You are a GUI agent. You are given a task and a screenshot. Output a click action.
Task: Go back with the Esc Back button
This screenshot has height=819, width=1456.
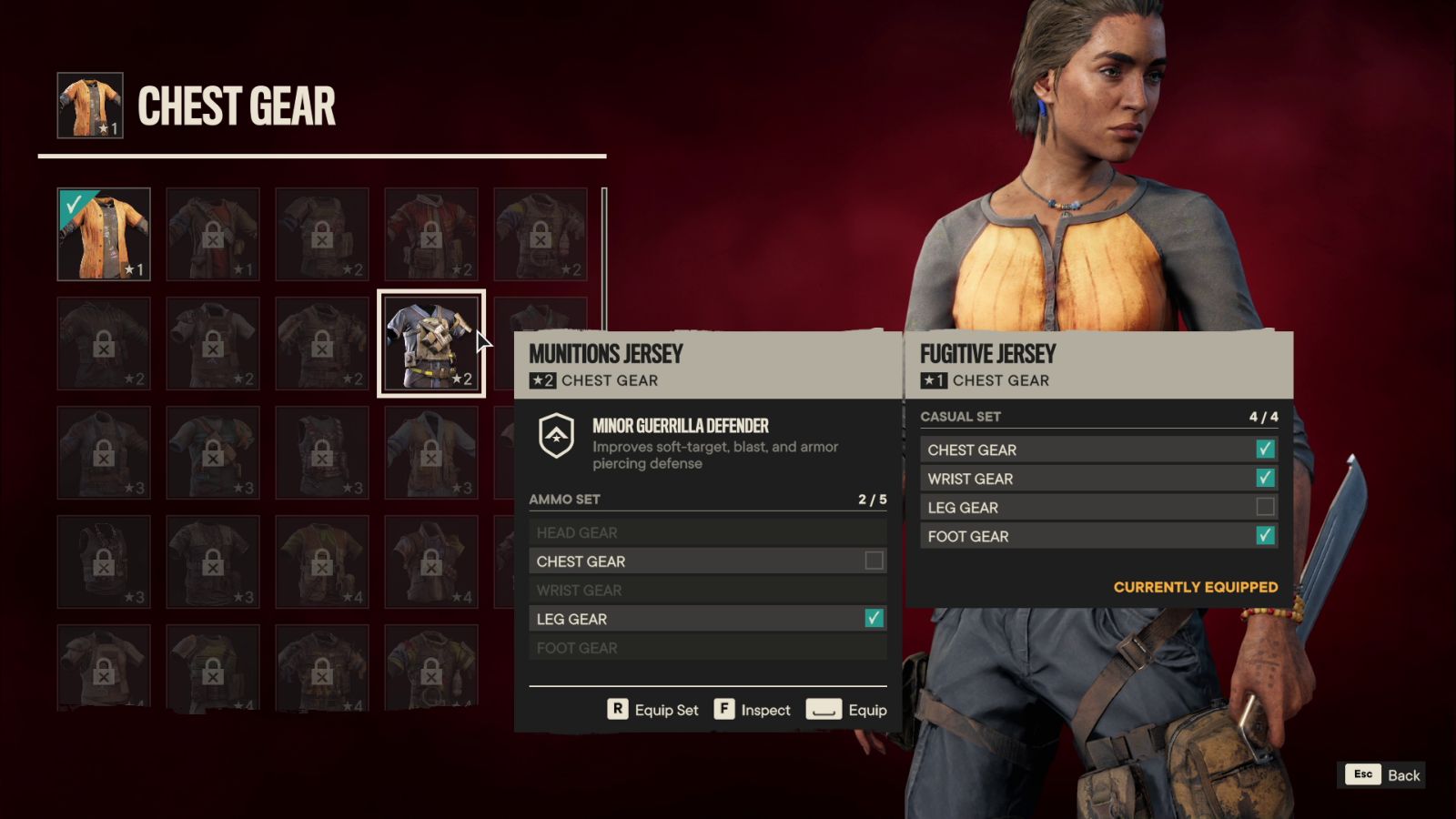[x=1384, y=774]
